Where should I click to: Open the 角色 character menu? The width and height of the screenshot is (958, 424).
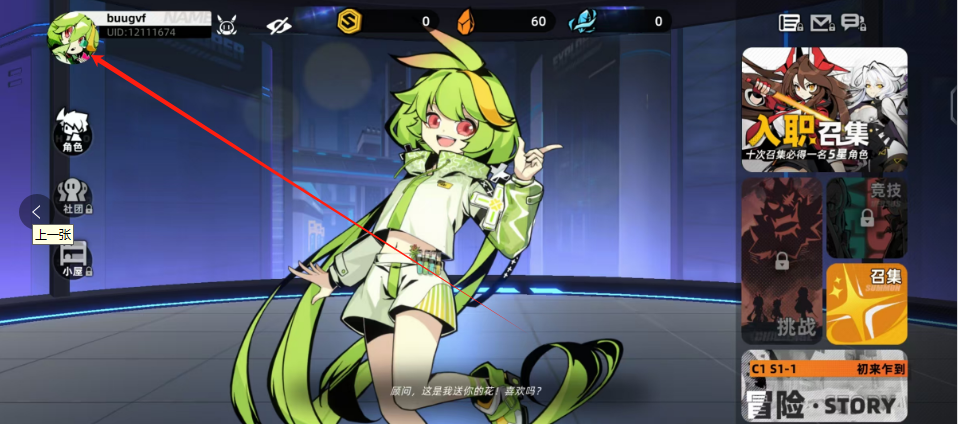[x=72, y=130]
